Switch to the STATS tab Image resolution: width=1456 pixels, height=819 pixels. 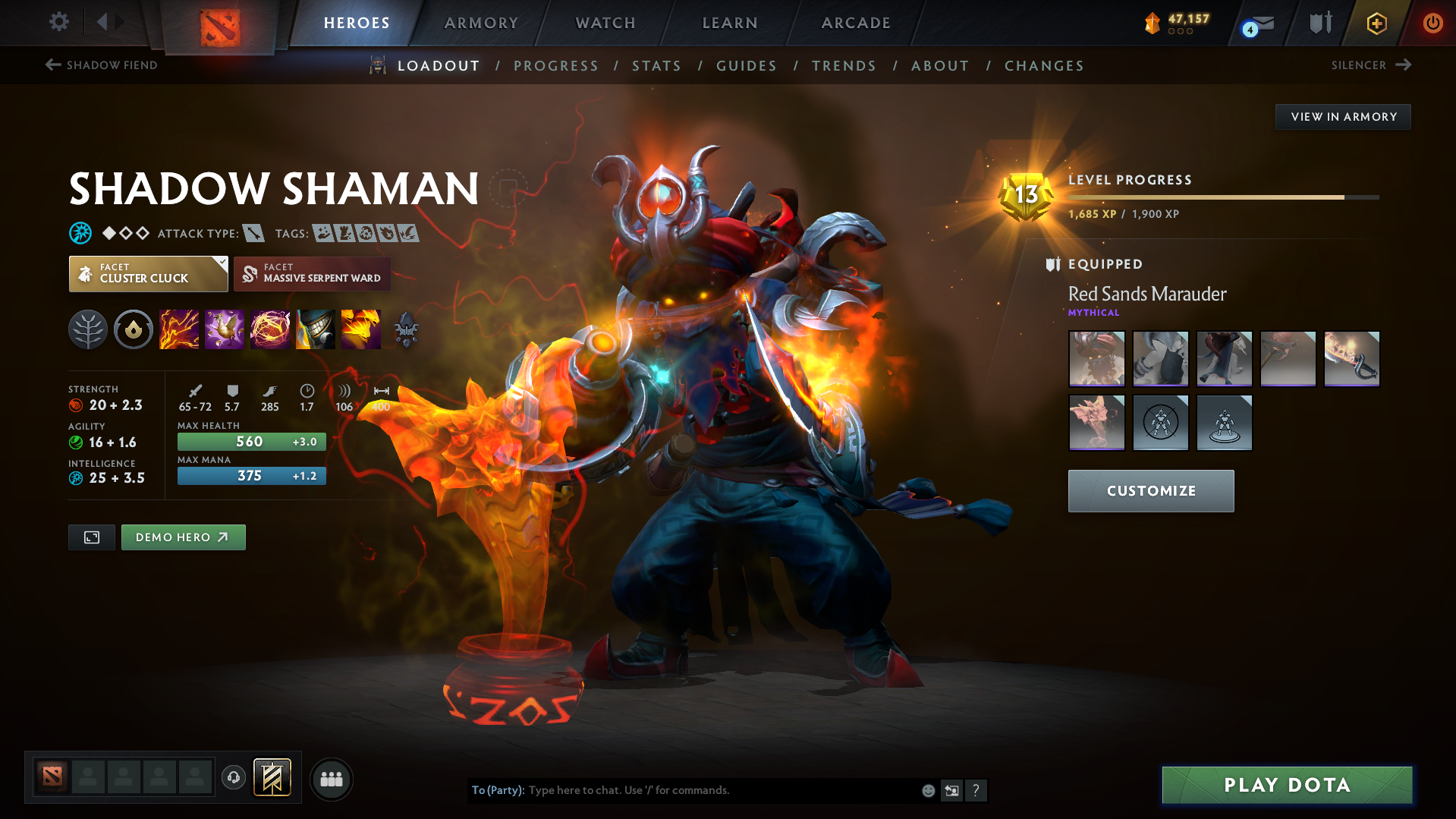click(x=656, y=66)
